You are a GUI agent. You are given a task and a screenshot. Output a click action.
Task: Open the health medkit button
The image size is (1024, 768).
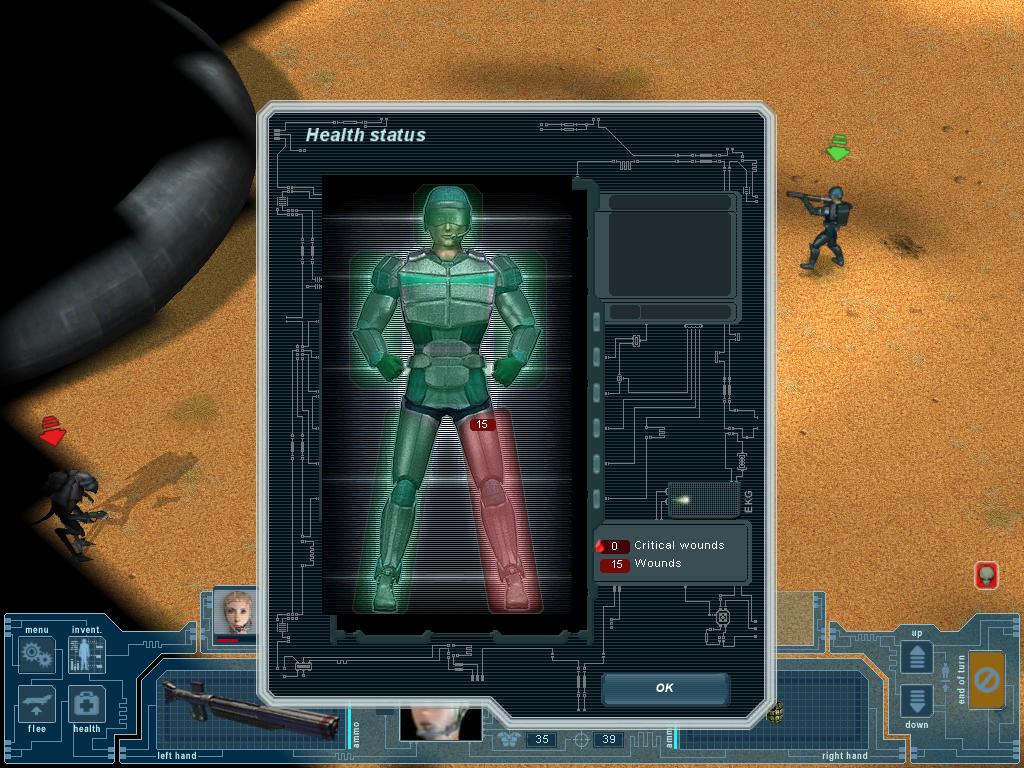(86, 705)
